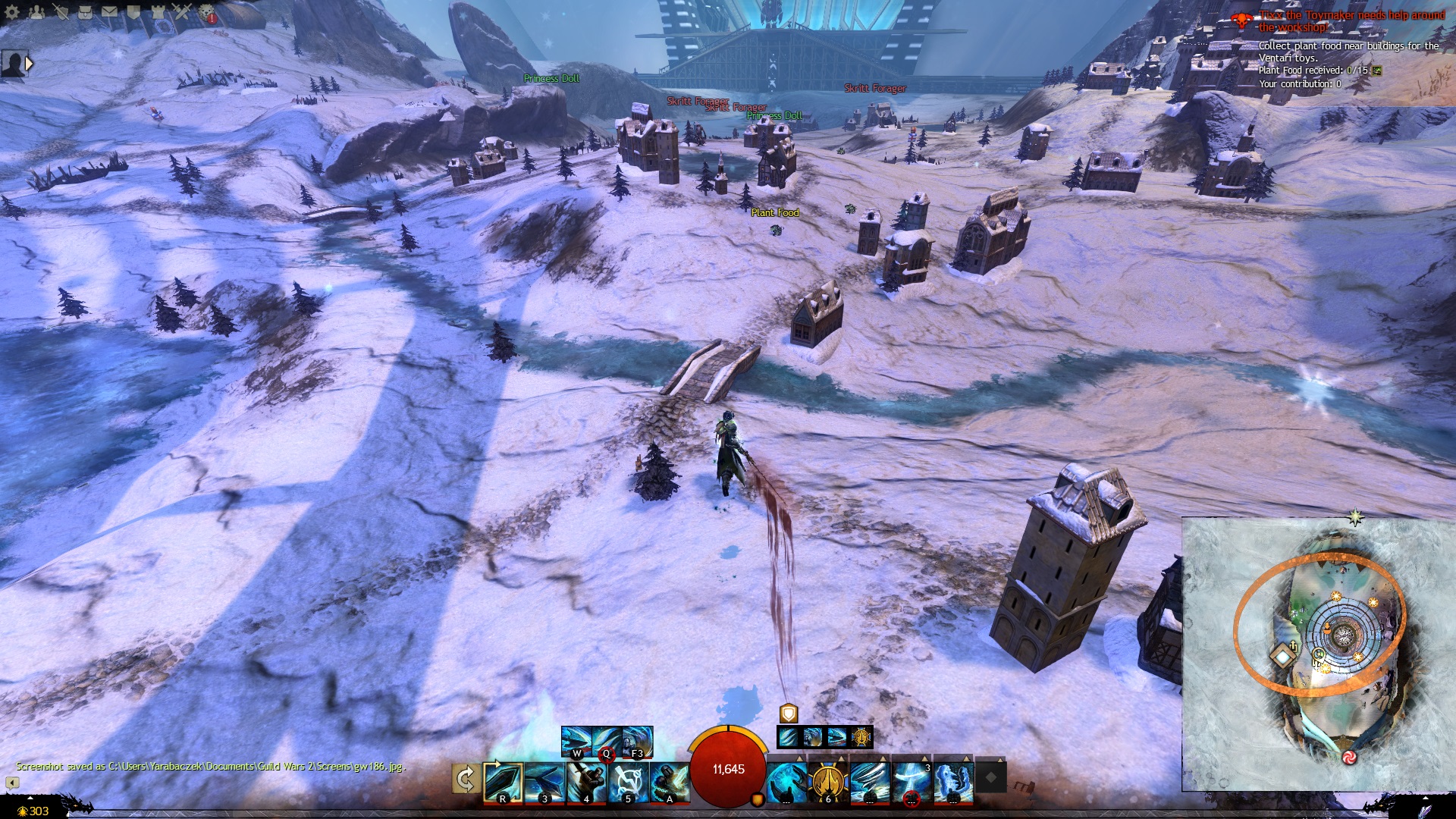Image resolution: width=1456 pixels, height=819 pixels.
Task: Open the contacts and LFG panel
Action: click(36, 12)
